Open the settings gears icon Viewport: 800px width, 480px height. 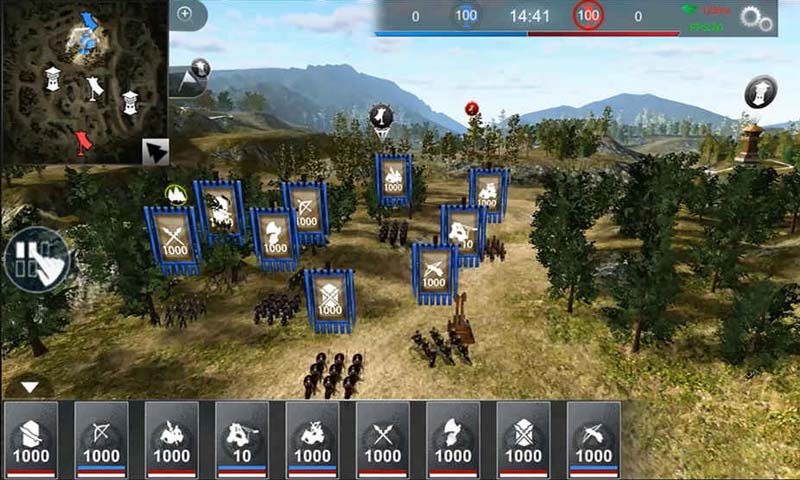756,19
